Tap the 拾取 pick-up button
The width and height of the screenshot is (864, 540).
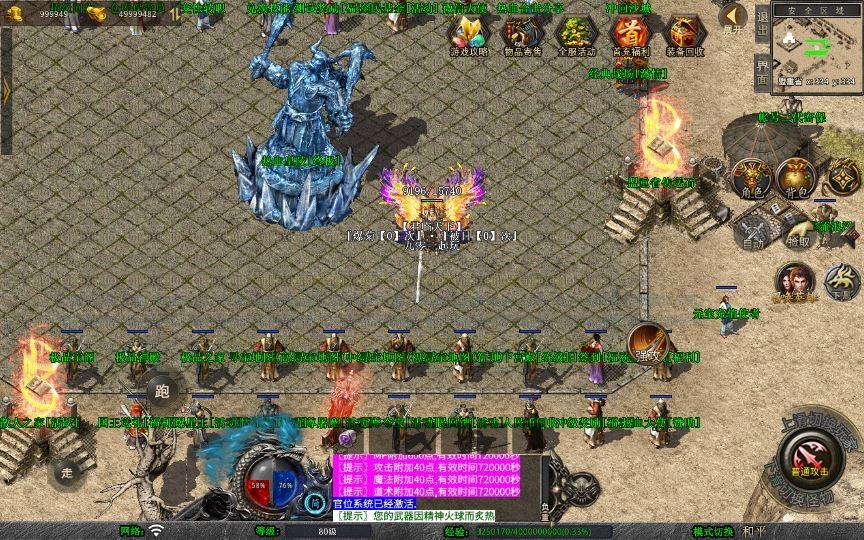[x=798, y=232]
